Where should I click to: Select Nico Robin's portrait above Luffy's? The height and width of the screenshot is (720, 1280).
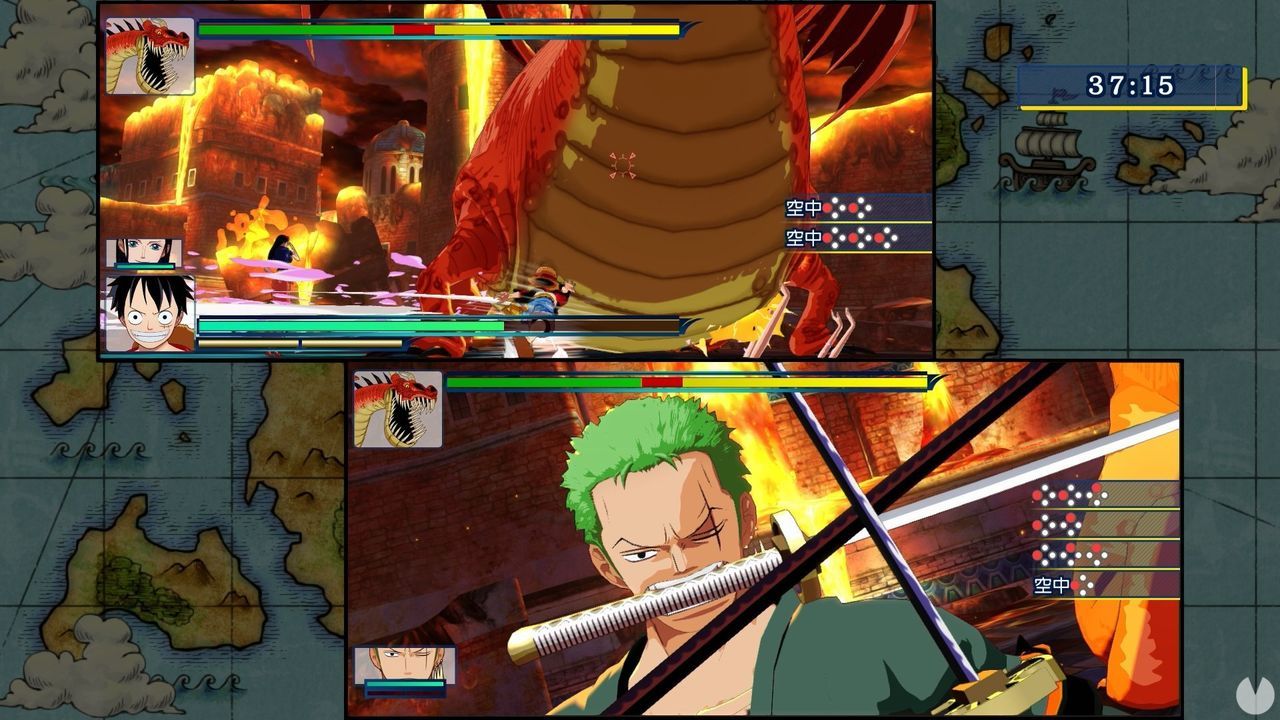145,251
